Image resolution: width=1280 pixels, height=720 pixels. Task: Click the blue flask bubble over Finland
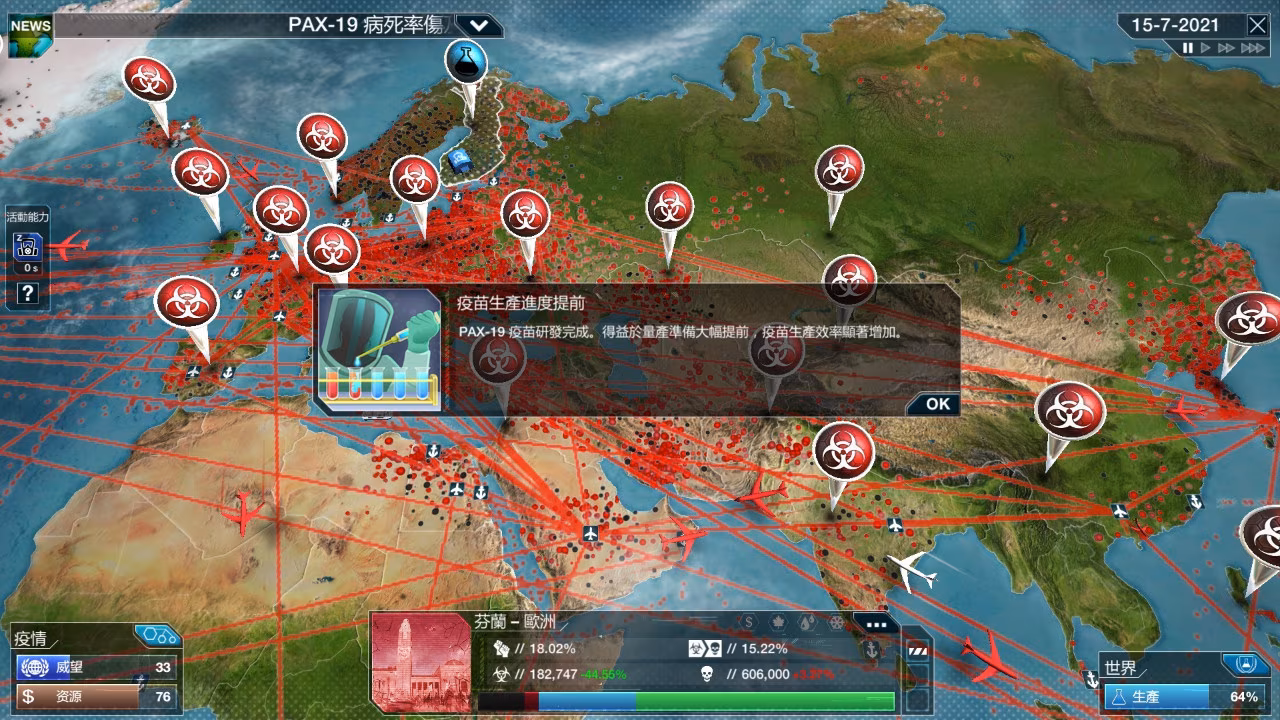[x=466, y=62]
